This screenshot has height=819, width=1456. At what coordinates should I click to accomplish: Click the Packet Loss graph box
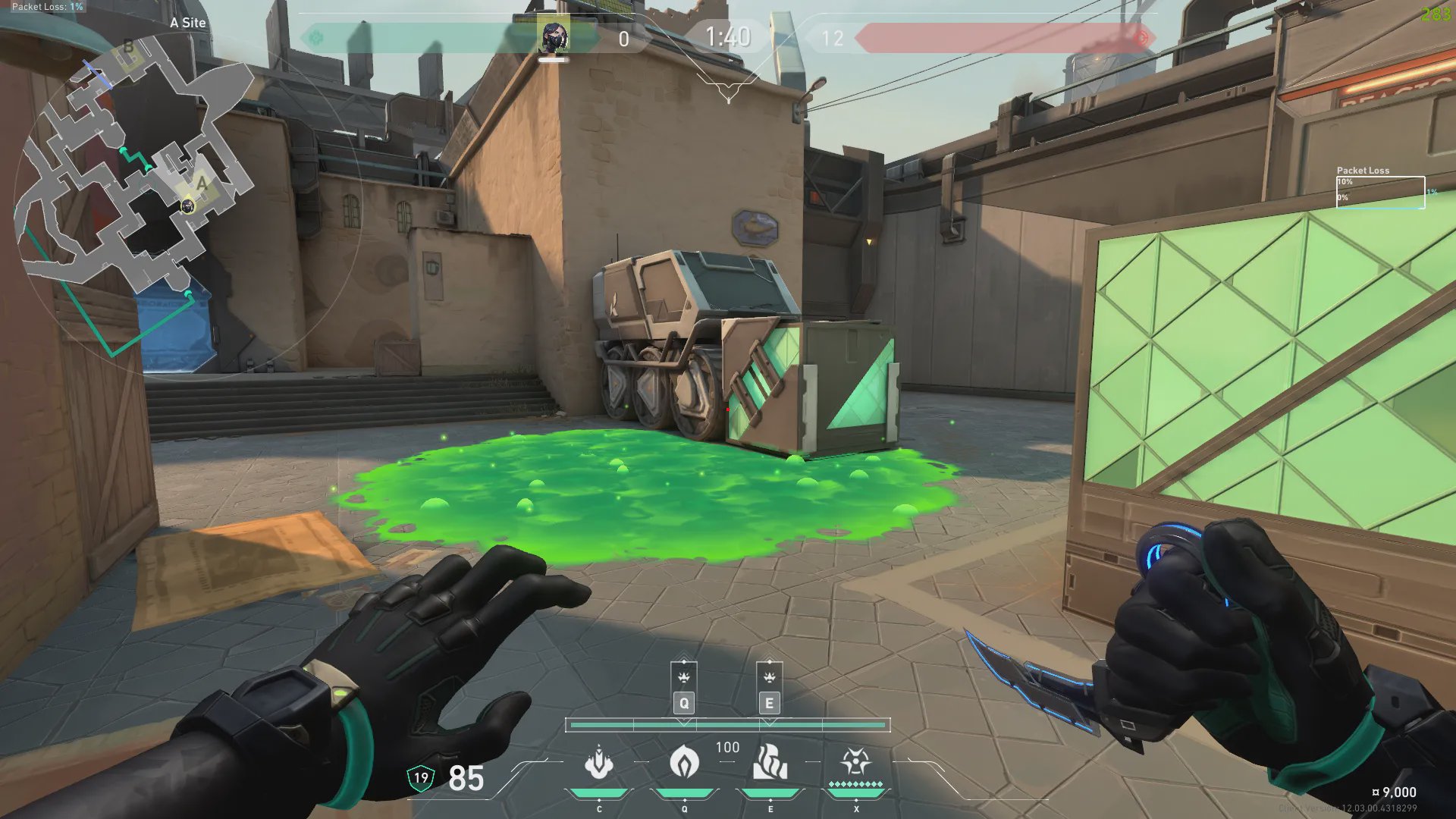pos(1380,192)
